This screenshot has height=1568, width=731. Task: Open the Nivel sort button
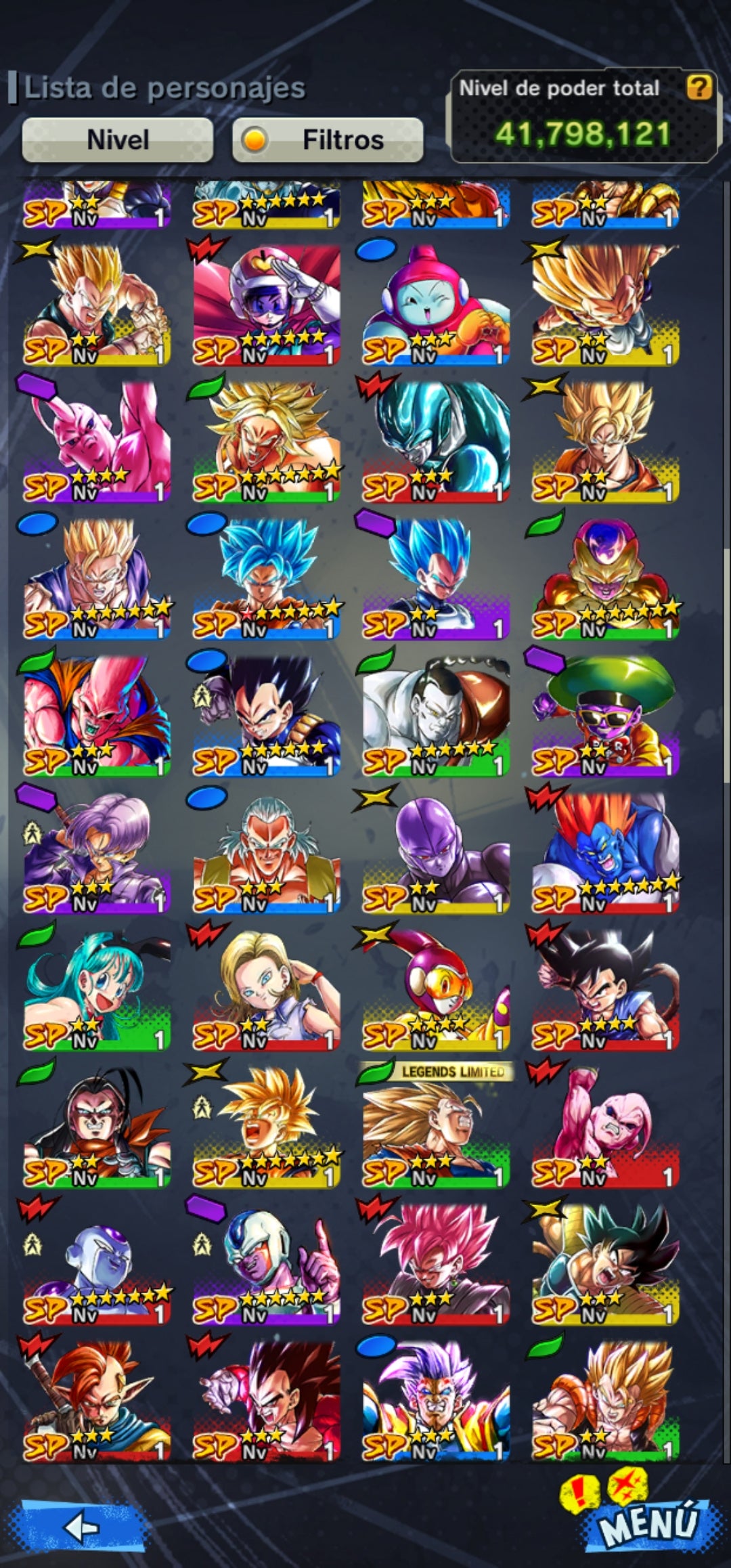[x=118, y=140]
